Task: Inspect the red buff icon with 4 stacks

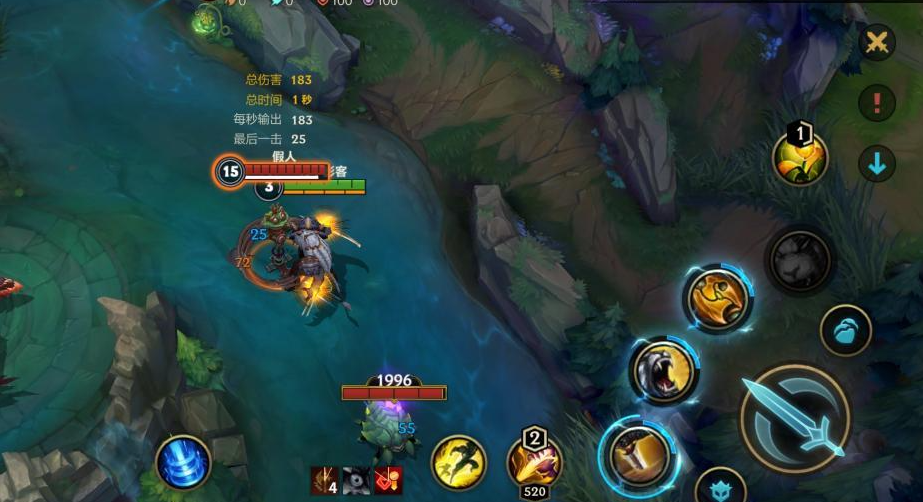Action: pos(324,481)
